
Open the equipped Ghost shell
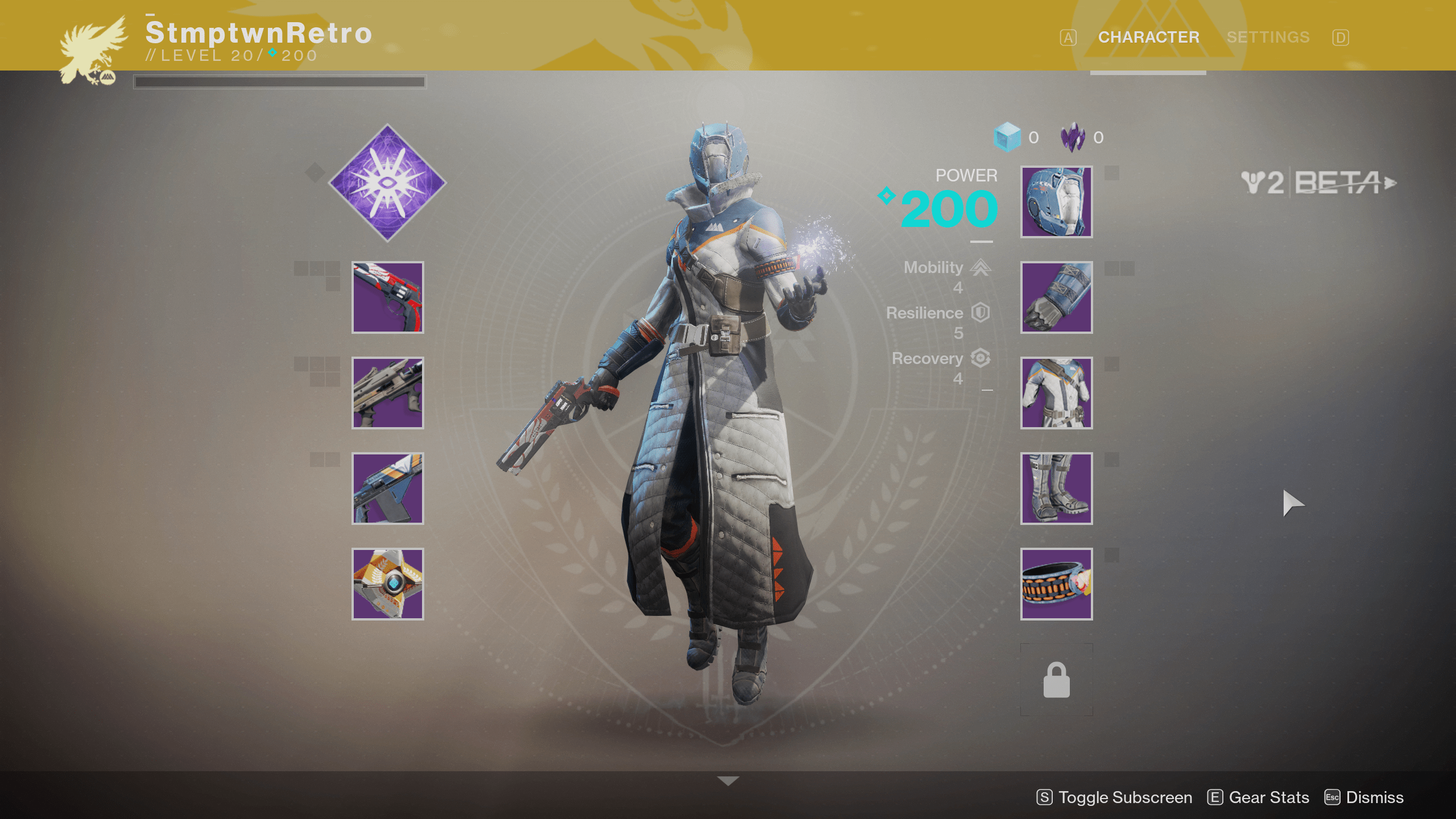pos(388,583)
